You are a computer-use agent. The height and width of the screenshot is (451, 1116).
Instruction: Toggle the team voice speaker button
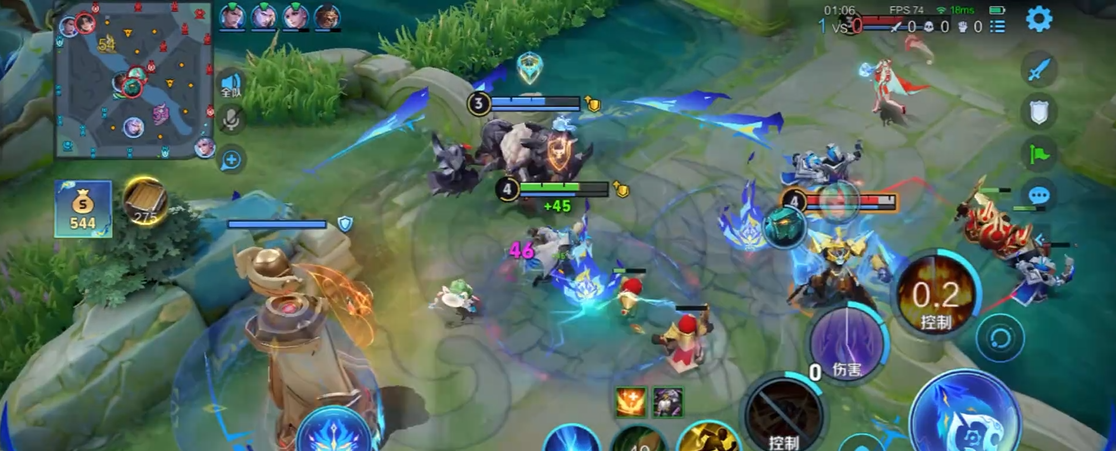tap(231, 85)
